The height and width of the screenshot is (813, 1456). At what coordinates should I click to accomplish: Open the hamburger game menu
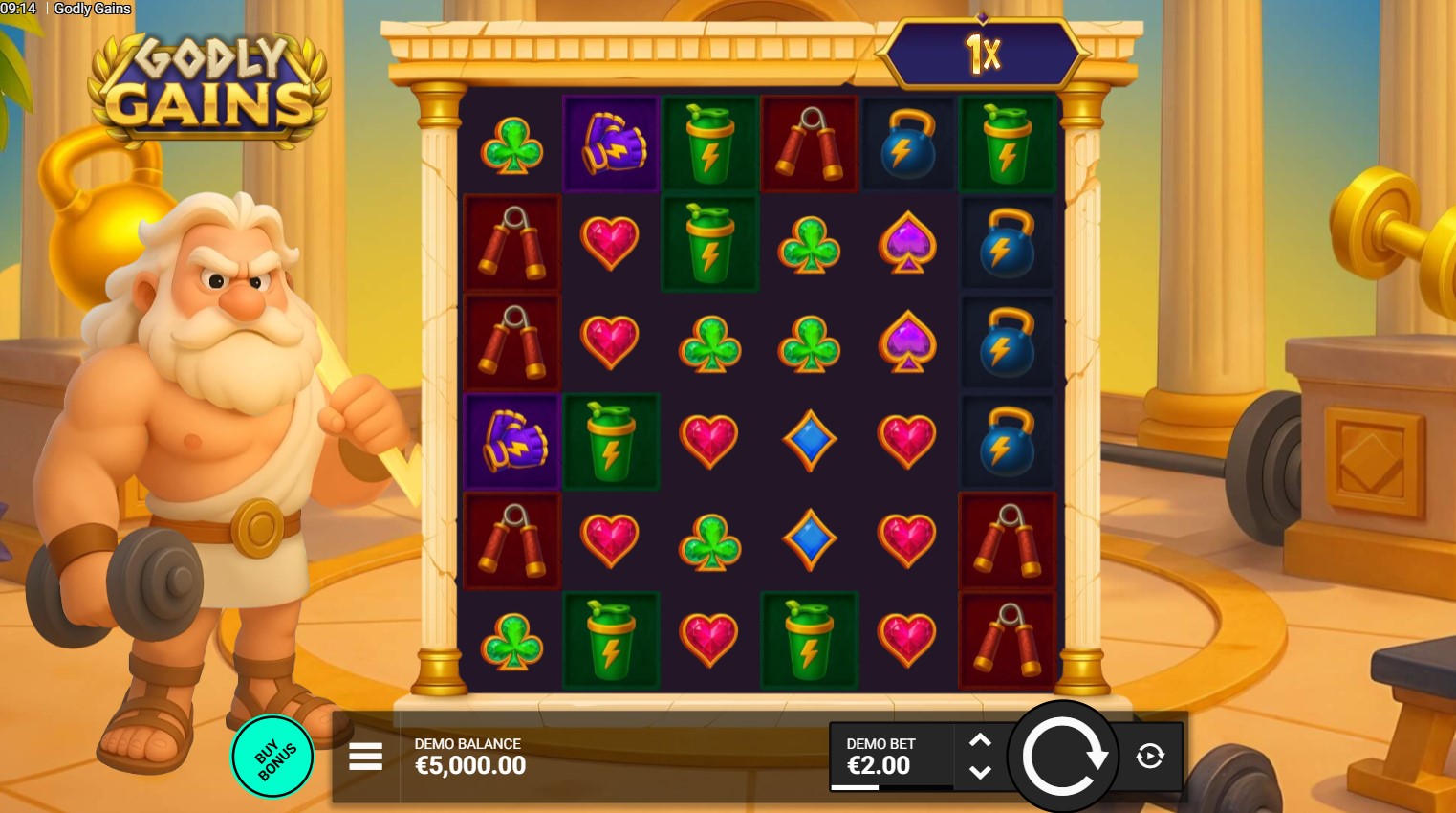(x=365, y=757)
